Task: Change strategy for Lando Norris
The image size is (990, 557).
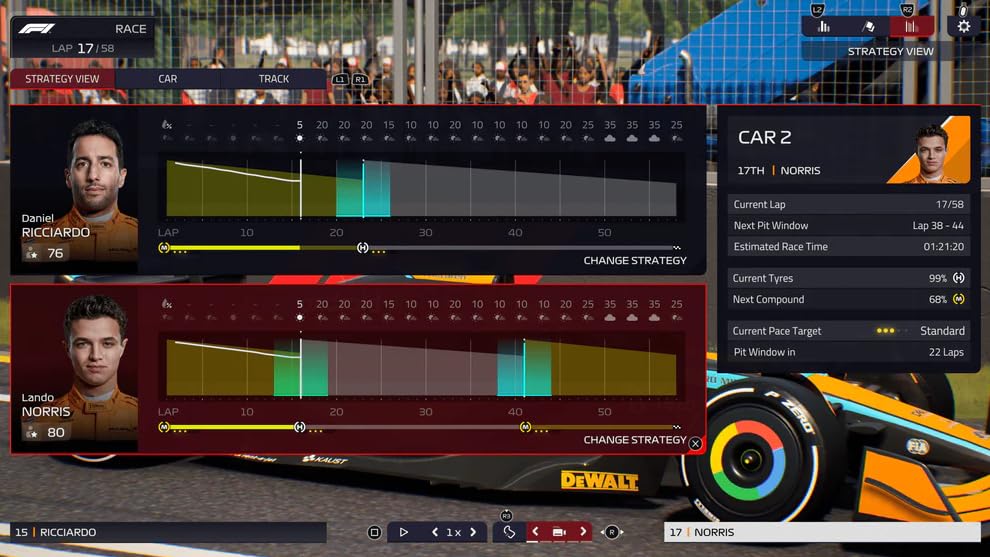Action: [x=635, y=440]
